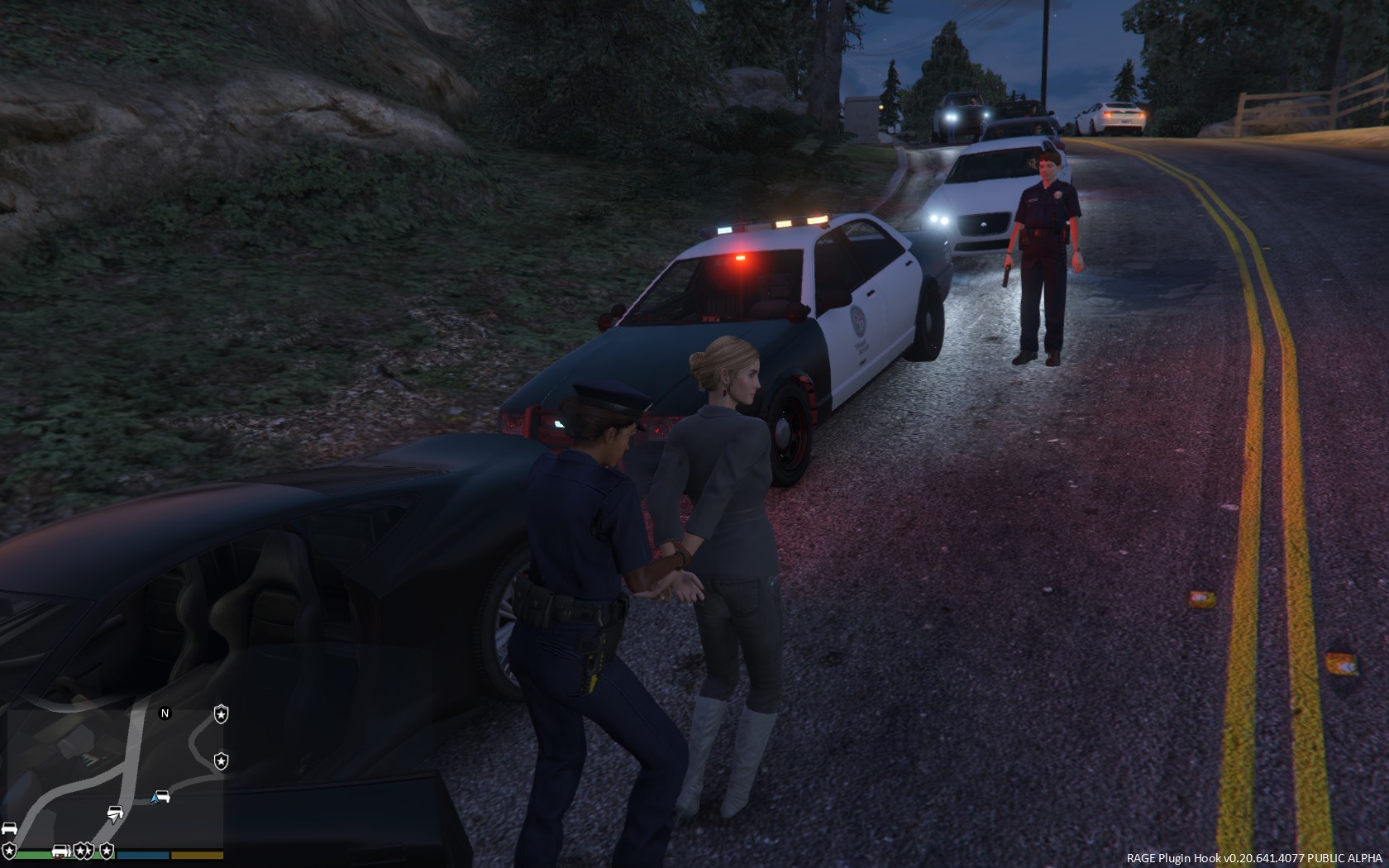Select the blue arrow blip on the minimap
The width and height of the screenshot is (1389, 868).
(155, 798)
